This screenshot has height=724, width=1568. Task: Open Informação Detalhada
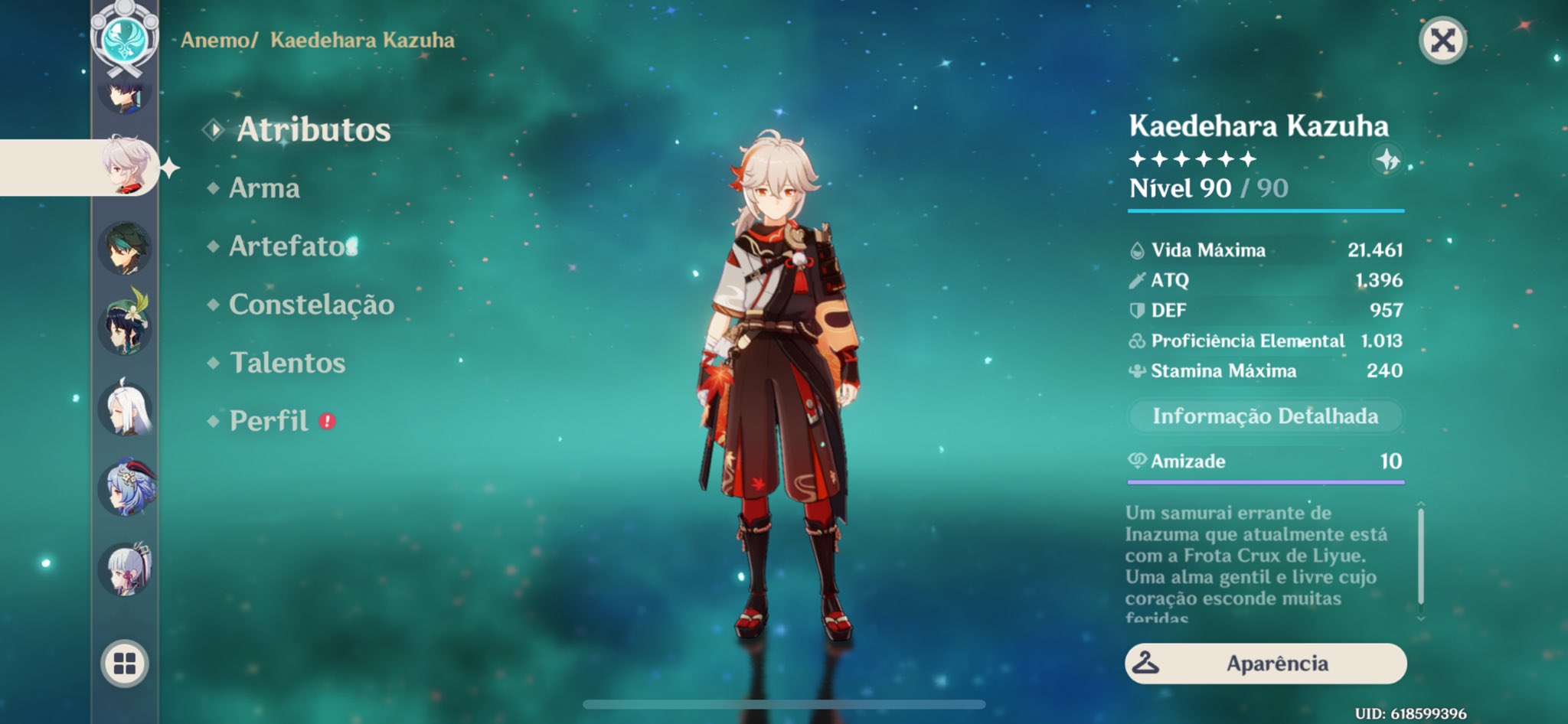click(x=1266, y=416)
